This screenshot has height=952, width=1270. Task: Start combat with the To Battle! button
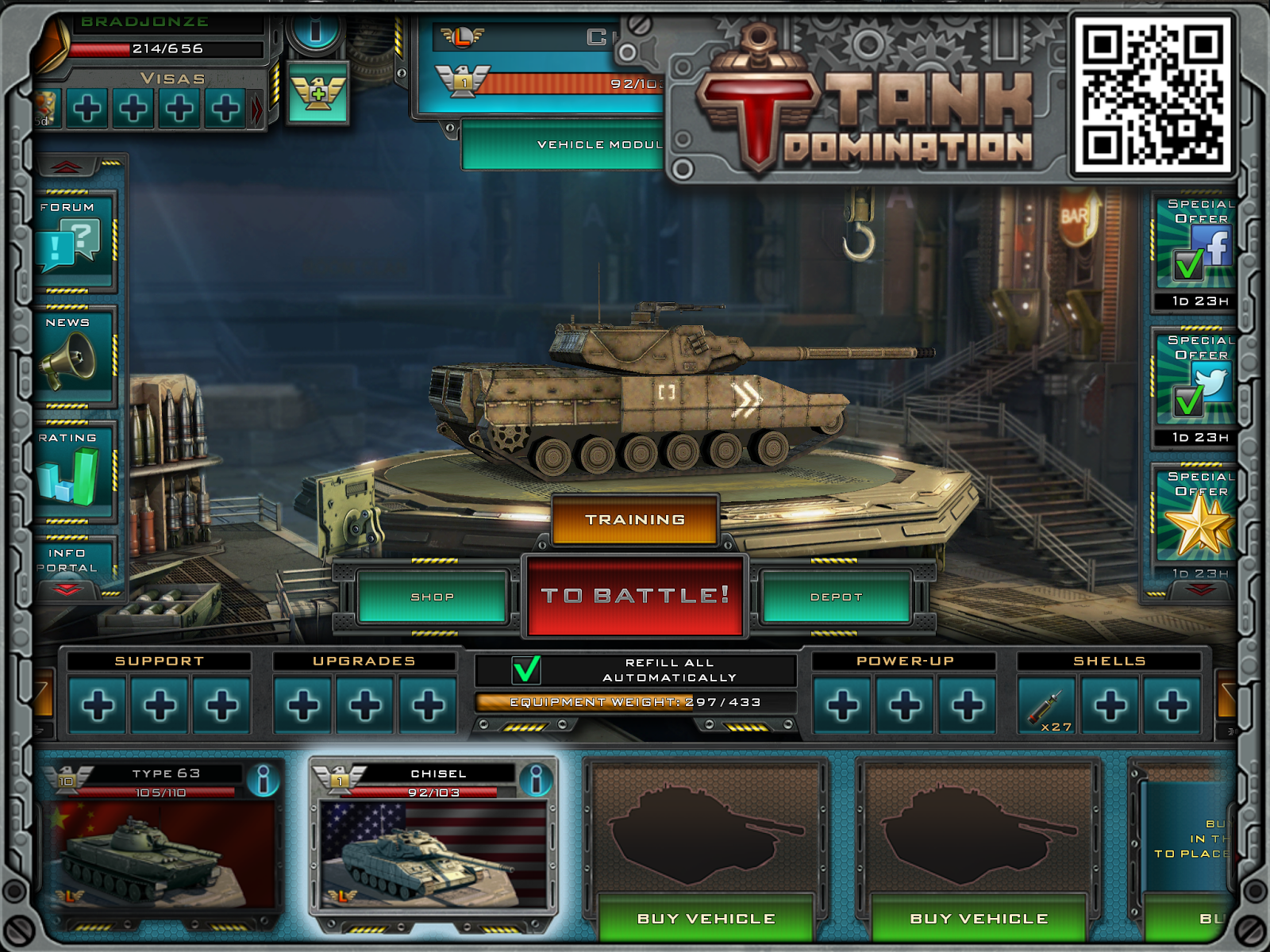pos(634,596)
